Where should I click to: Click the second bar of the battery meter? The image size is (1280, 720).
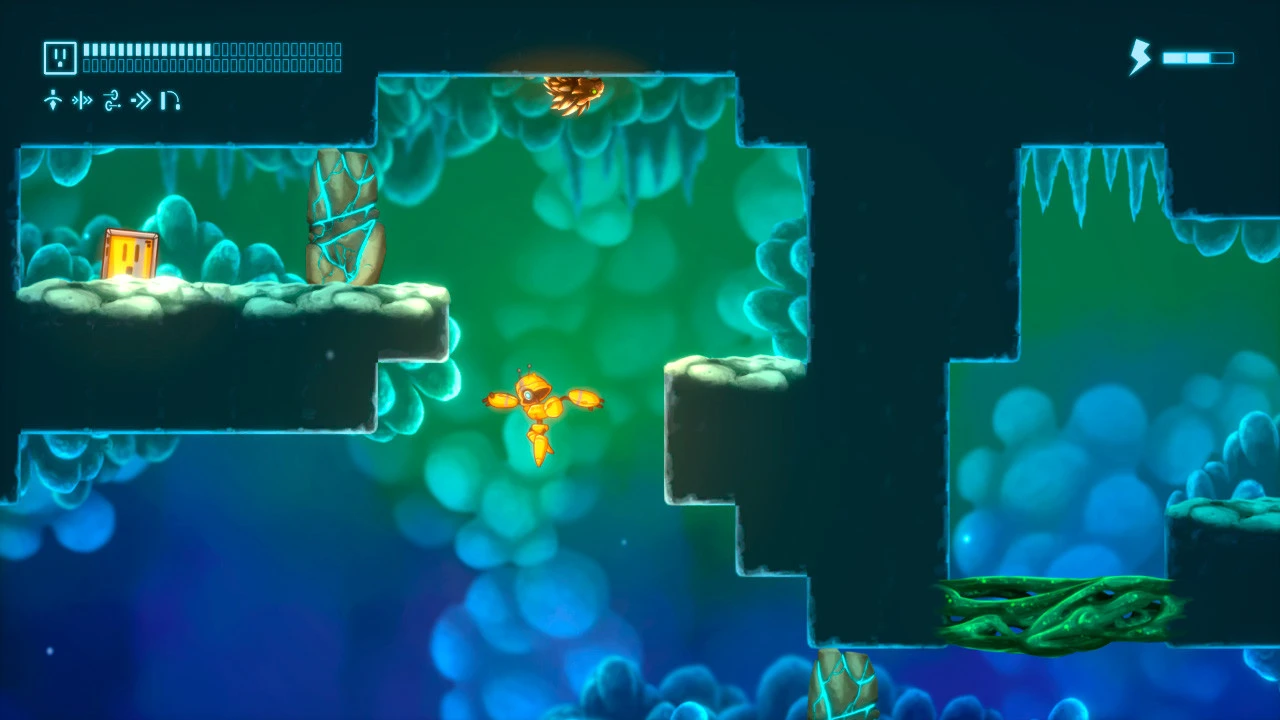pos(1198,58)
